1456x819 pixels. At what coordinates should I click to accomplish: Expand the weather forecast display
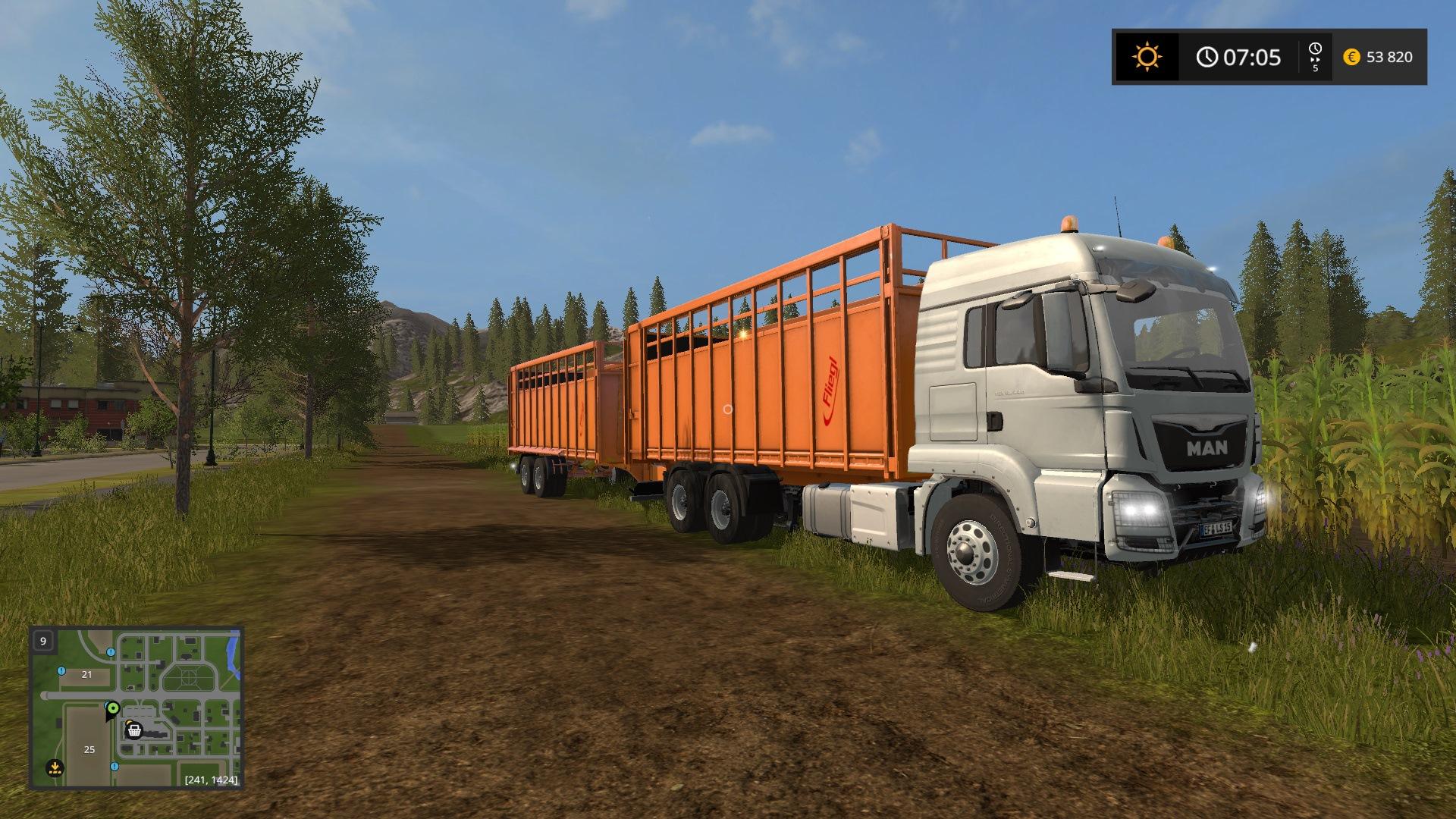(1147, 56)
